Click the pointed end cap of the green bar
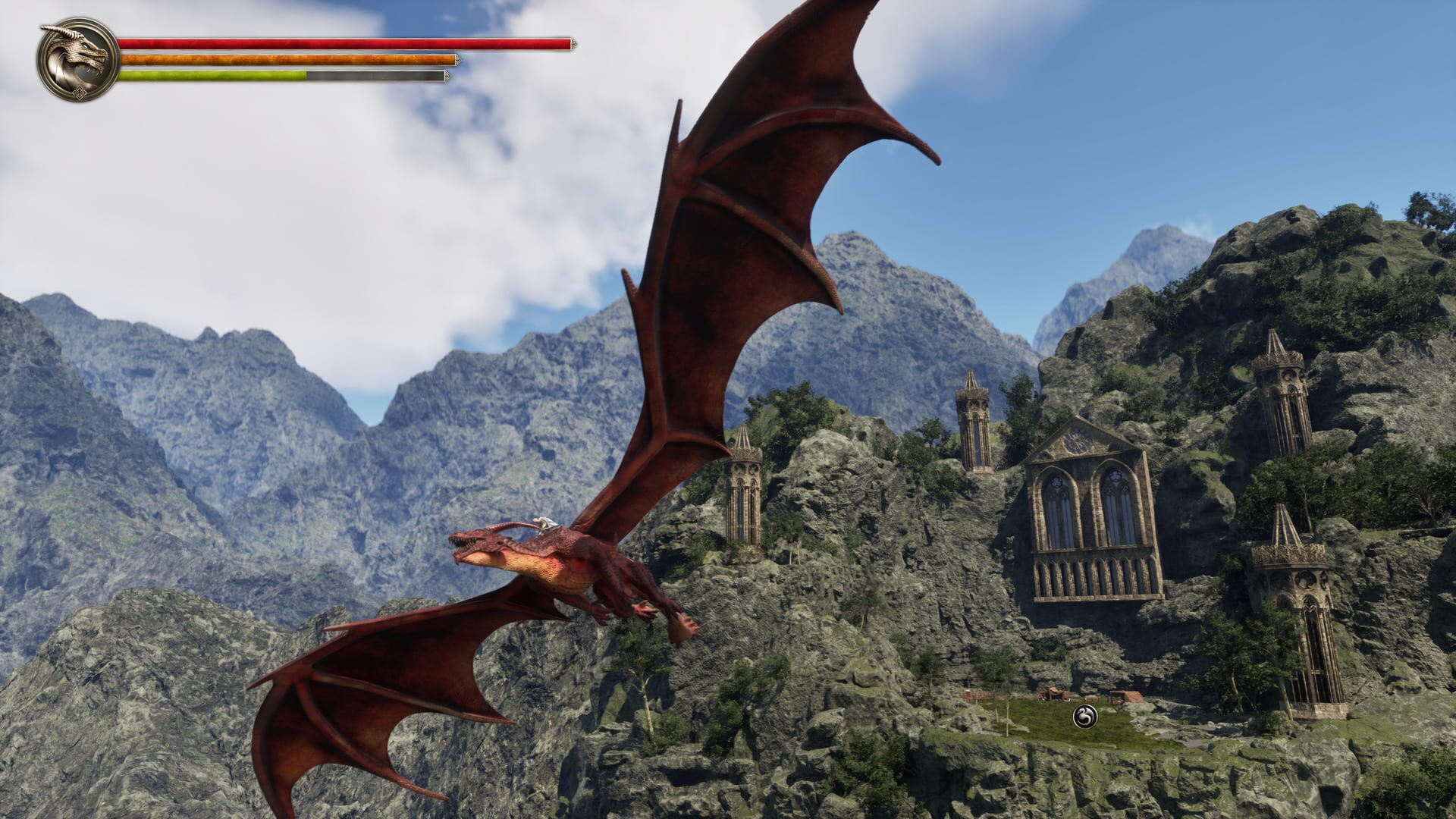The height and width of the screenshot is (819, 1456). point(447,76)
